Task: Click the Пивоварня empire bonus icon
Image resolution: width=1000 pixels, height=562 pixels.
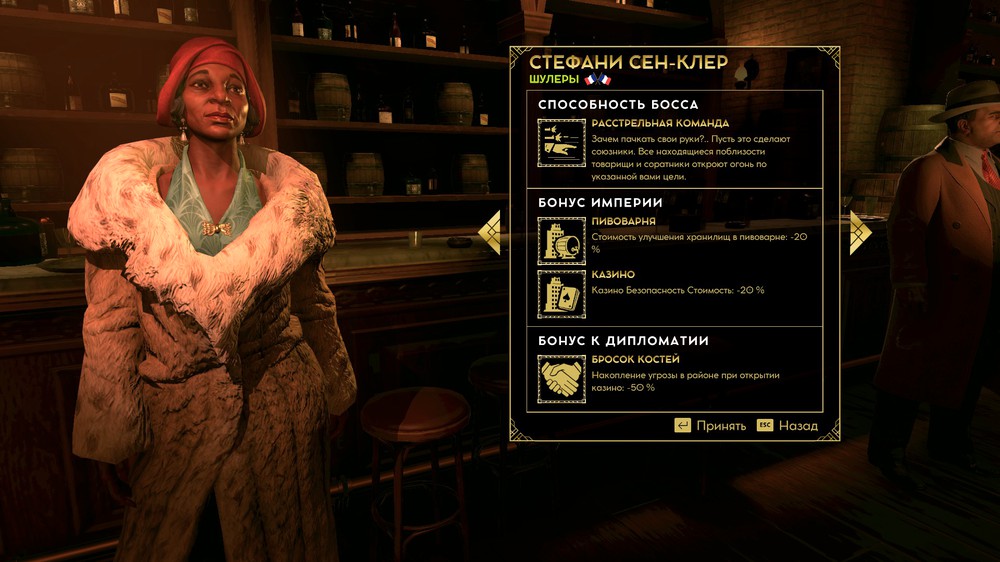Action: 561,240
